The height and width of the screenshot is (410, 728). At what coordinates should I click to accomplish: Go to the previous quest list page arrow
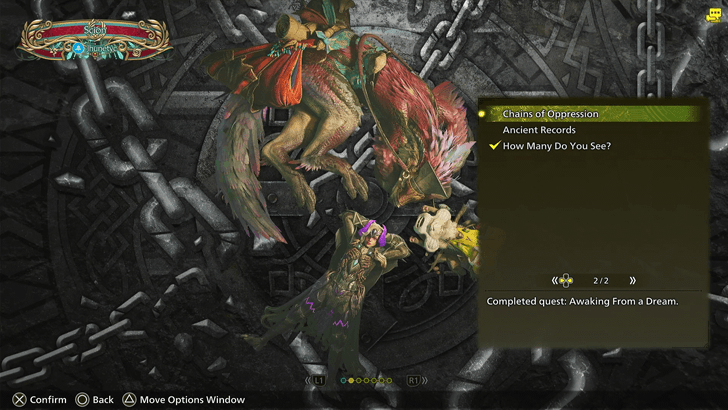555,281
